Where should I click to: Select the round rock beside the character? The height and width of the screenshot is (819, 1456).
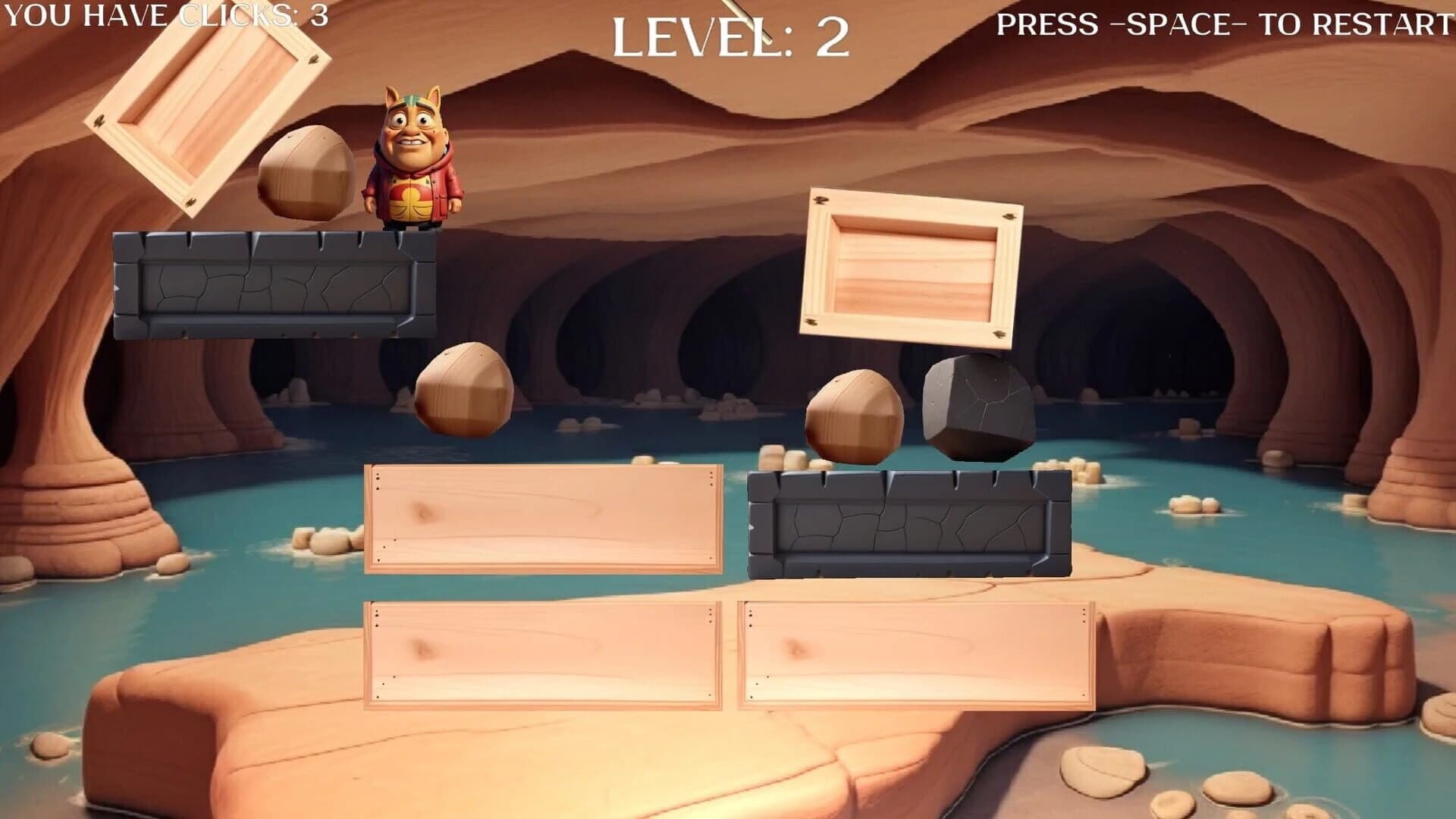pos(307,174)
